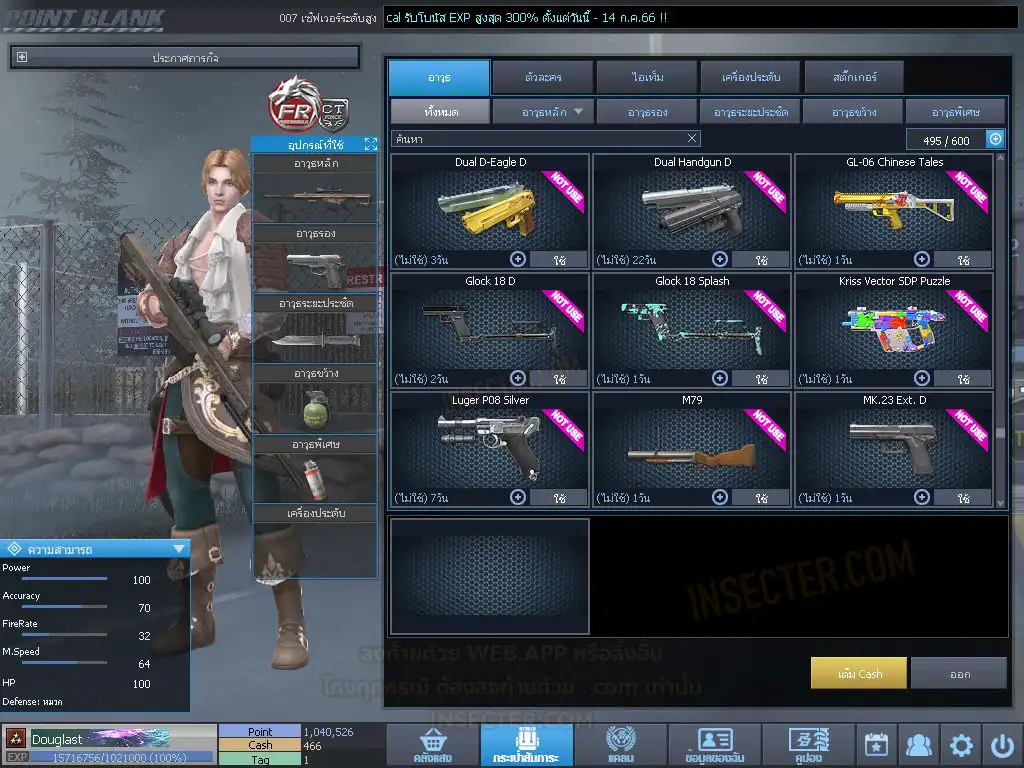The height and width of the screenshot is (768, 1024).
Task: Filter by อาวุธรอง secondary weapons
Action: (x=647, y=112)
